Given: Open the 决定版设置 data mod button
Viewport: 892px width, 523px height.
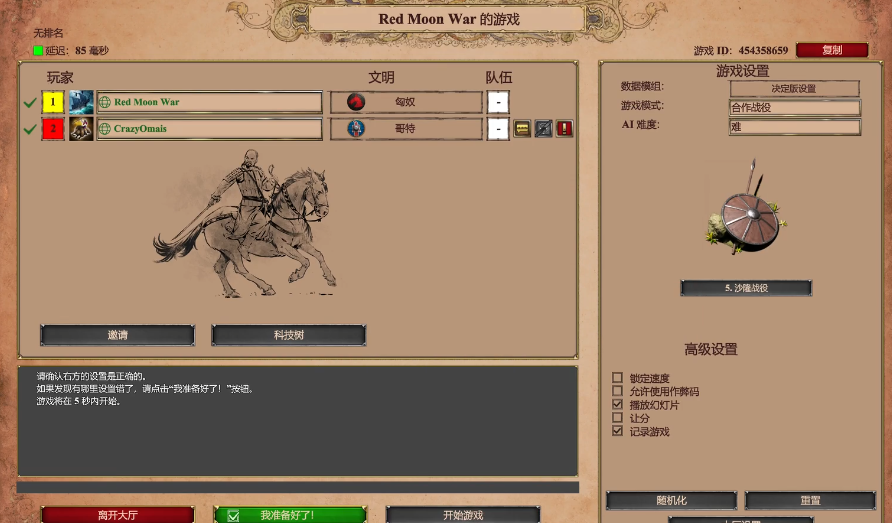Looking at the screenshot, I should tap(794, 88).
